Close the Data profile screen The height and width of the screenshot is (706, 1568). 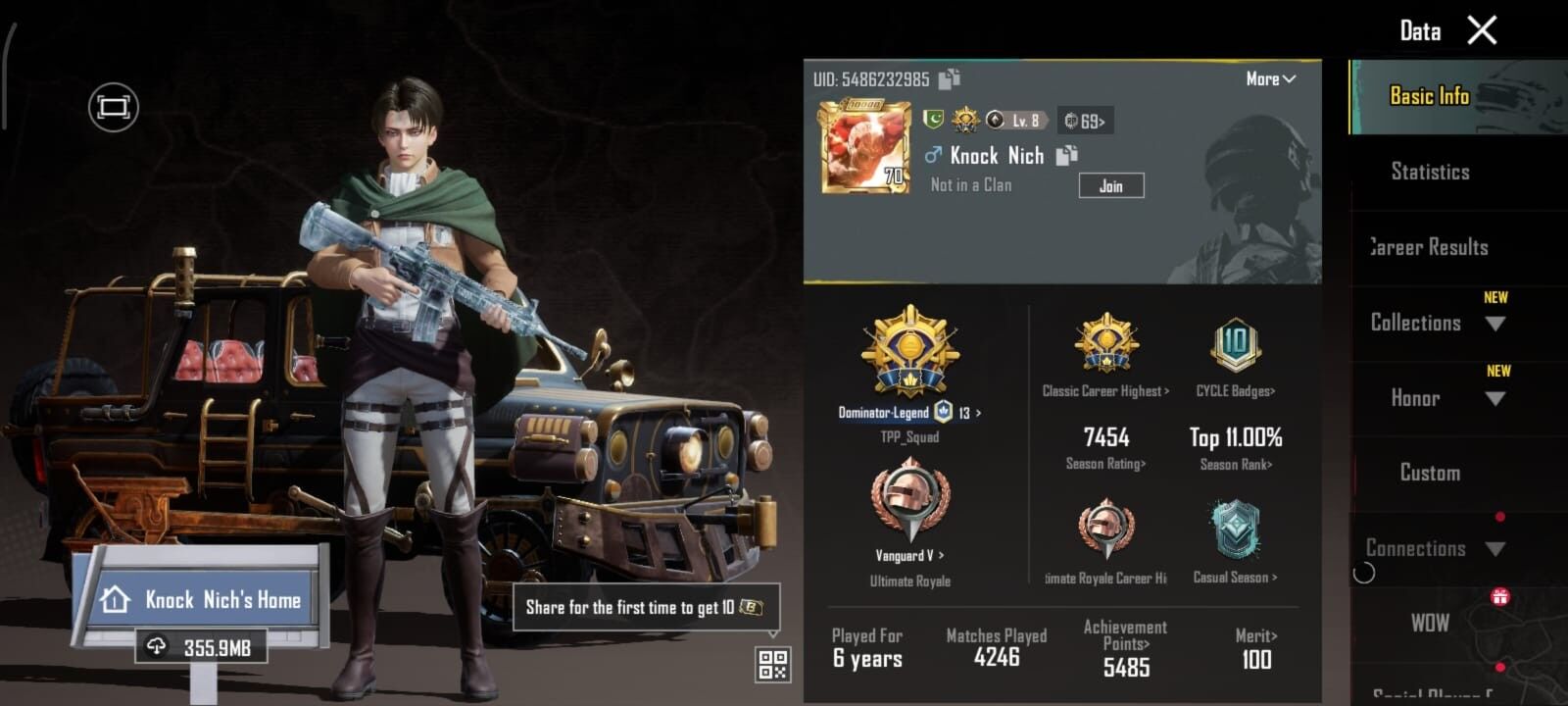(x=1482, y=30)
